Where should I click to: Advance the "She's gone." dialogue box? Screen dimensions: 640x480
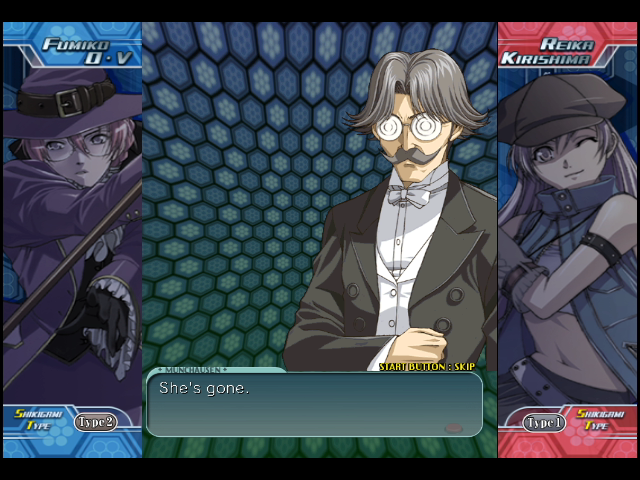[314, 404]
